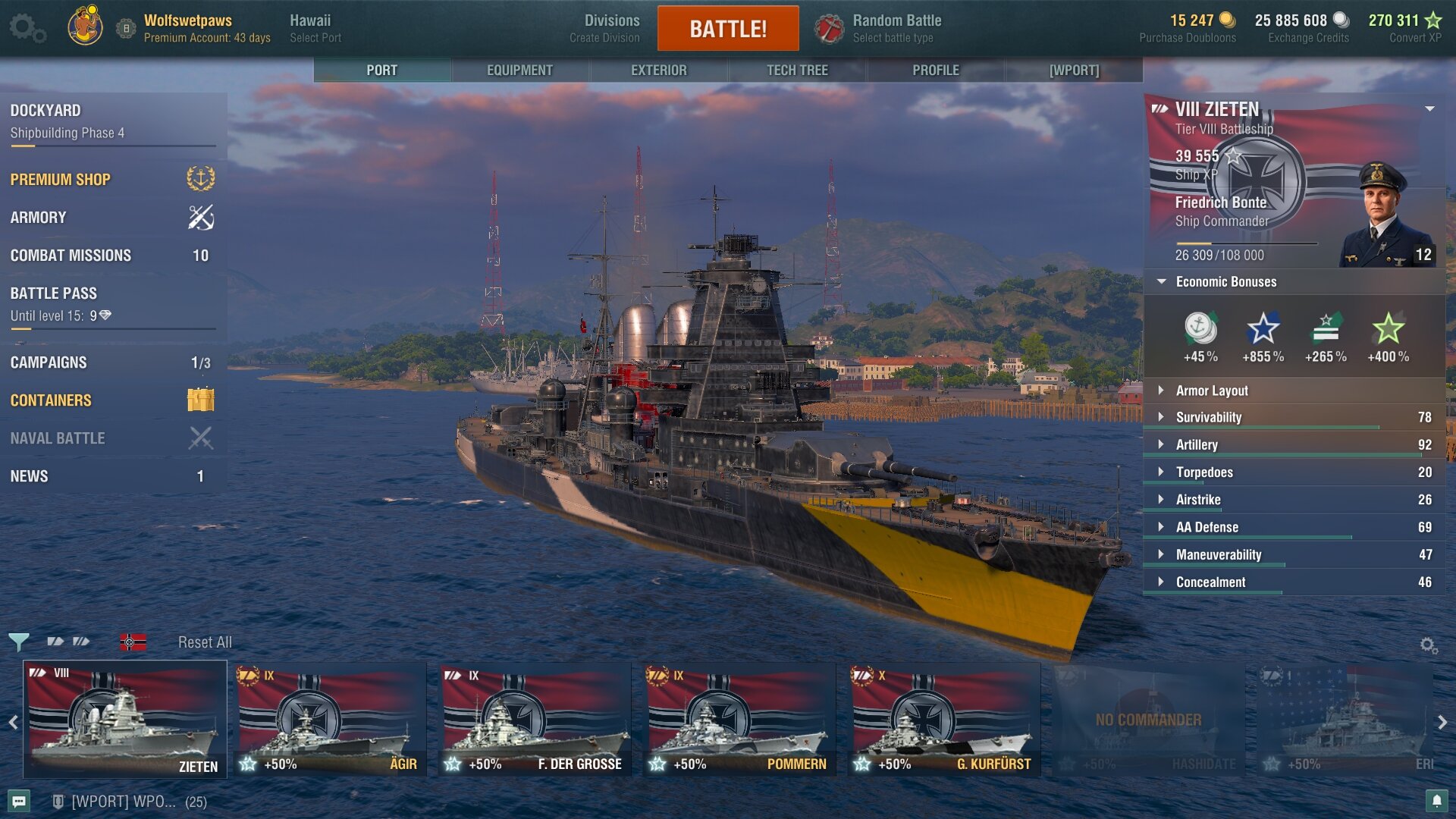Open the settings gear menu

(27, 28)
